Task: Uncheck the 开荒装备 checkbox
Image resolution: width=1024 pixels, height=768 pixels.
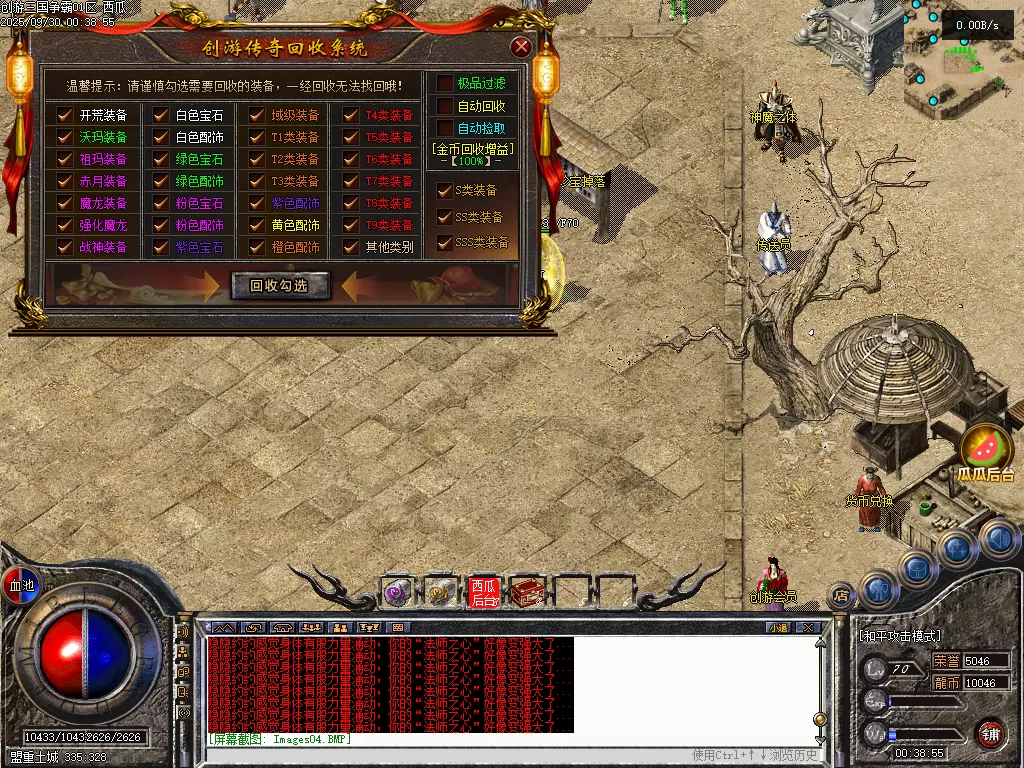Action: [65, 115]
